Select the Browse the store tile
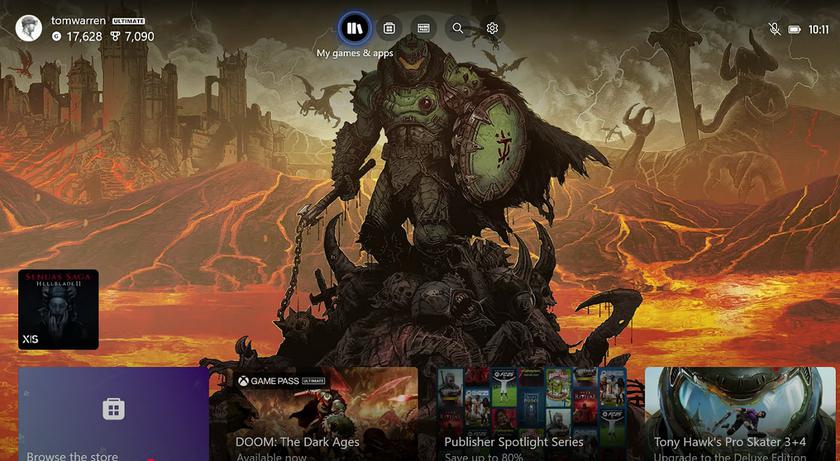 pos(113,414)
